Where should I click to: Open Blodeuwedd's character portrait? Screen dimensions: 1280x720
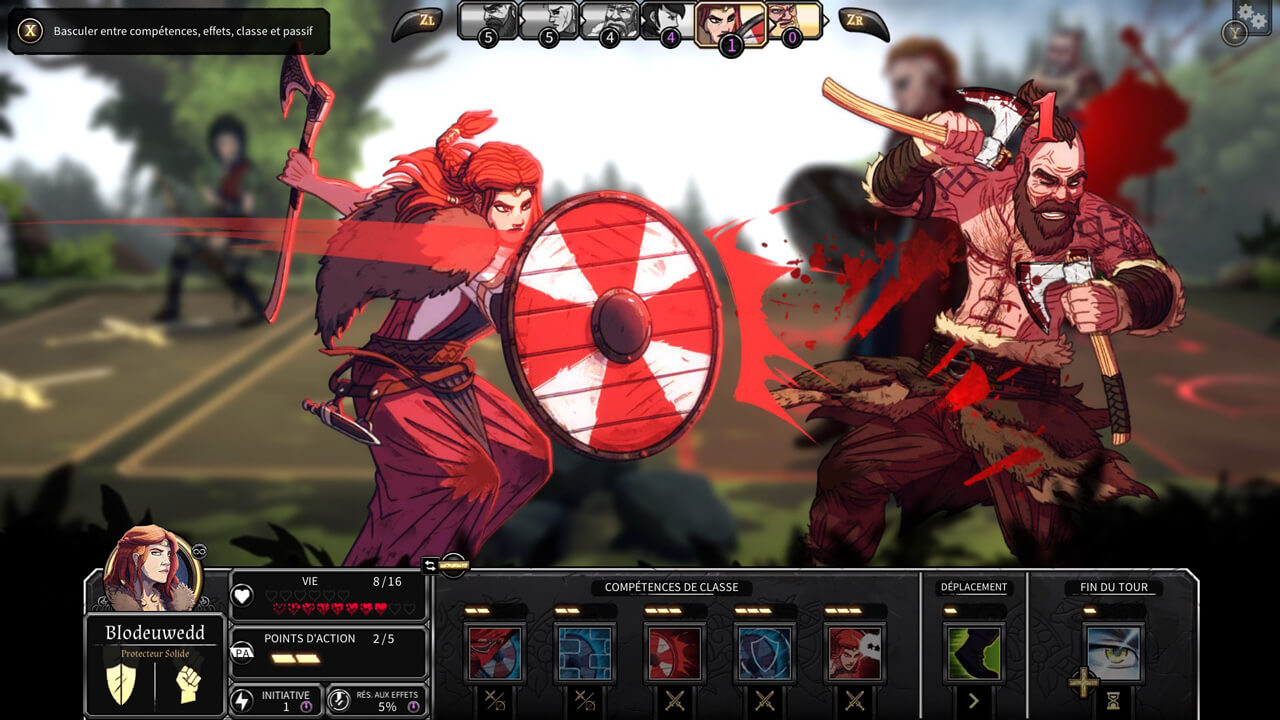(x=152, y=567)
